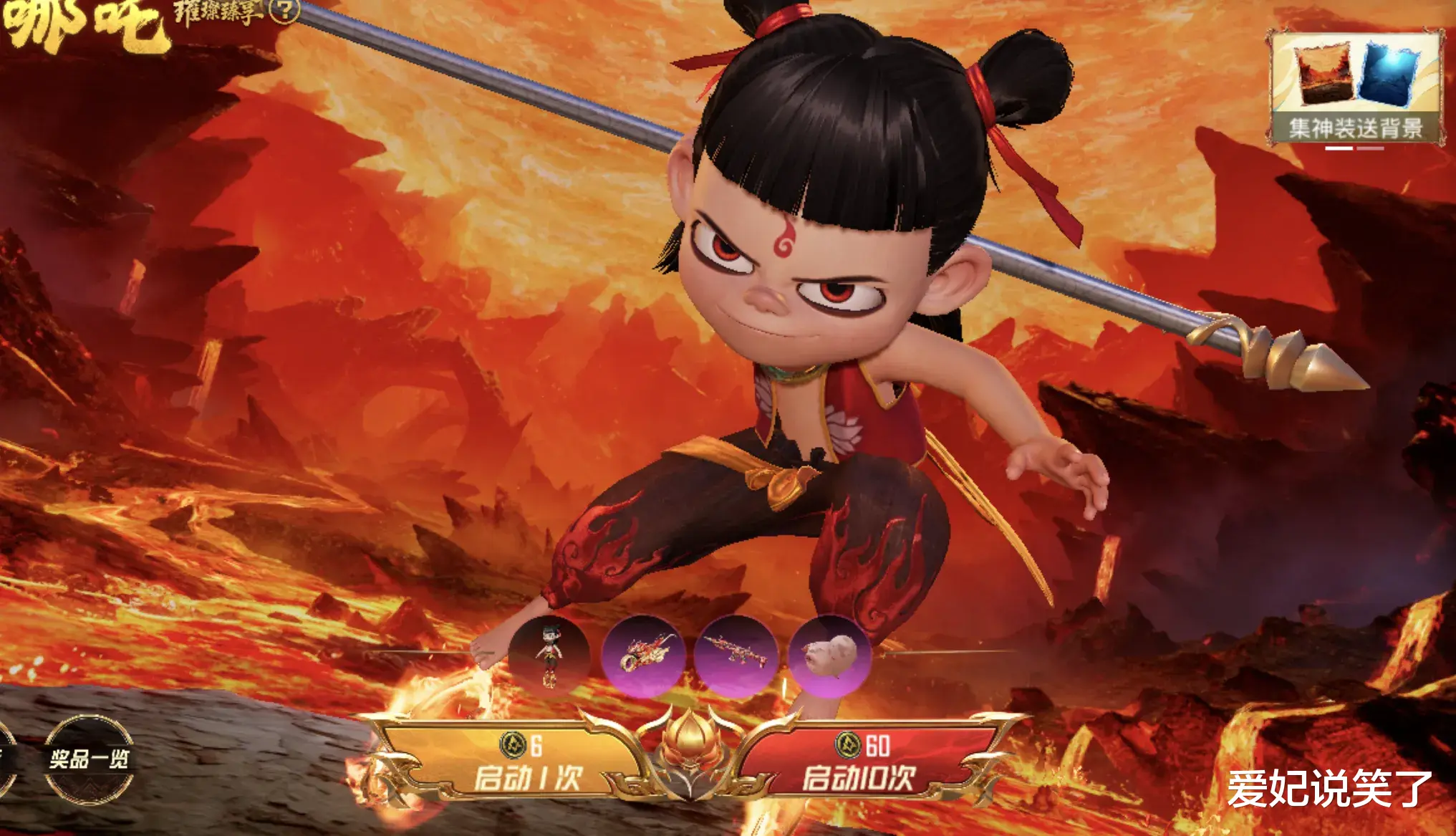
Task: Preview the flaming motorcycle vehicle reward
Action: [642, 655]
